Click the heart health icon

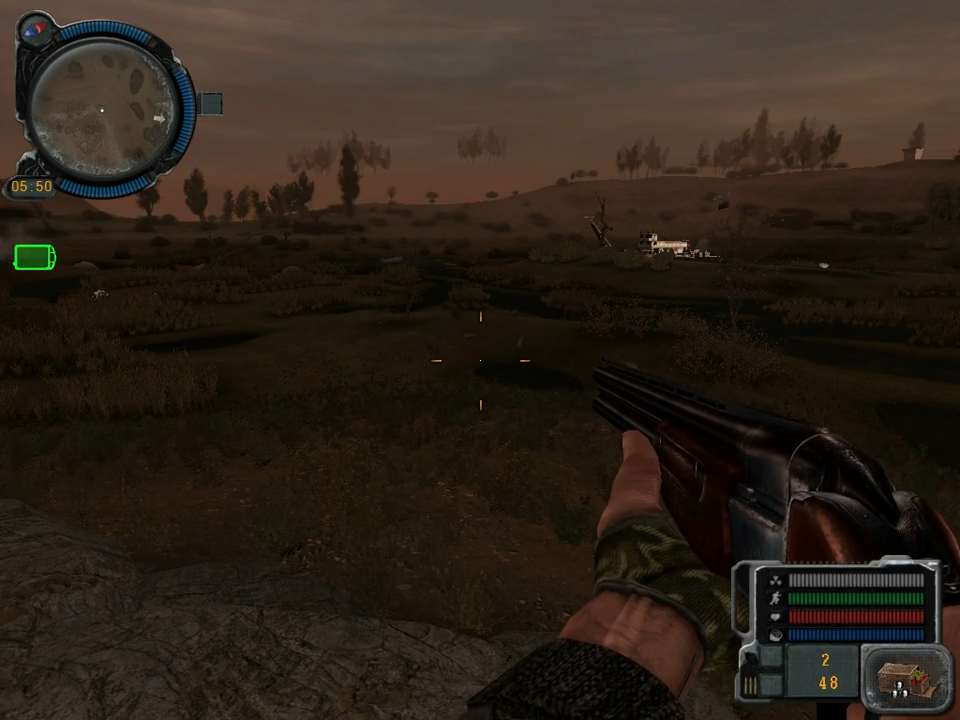pyautogui.click(x=774, y=616)
